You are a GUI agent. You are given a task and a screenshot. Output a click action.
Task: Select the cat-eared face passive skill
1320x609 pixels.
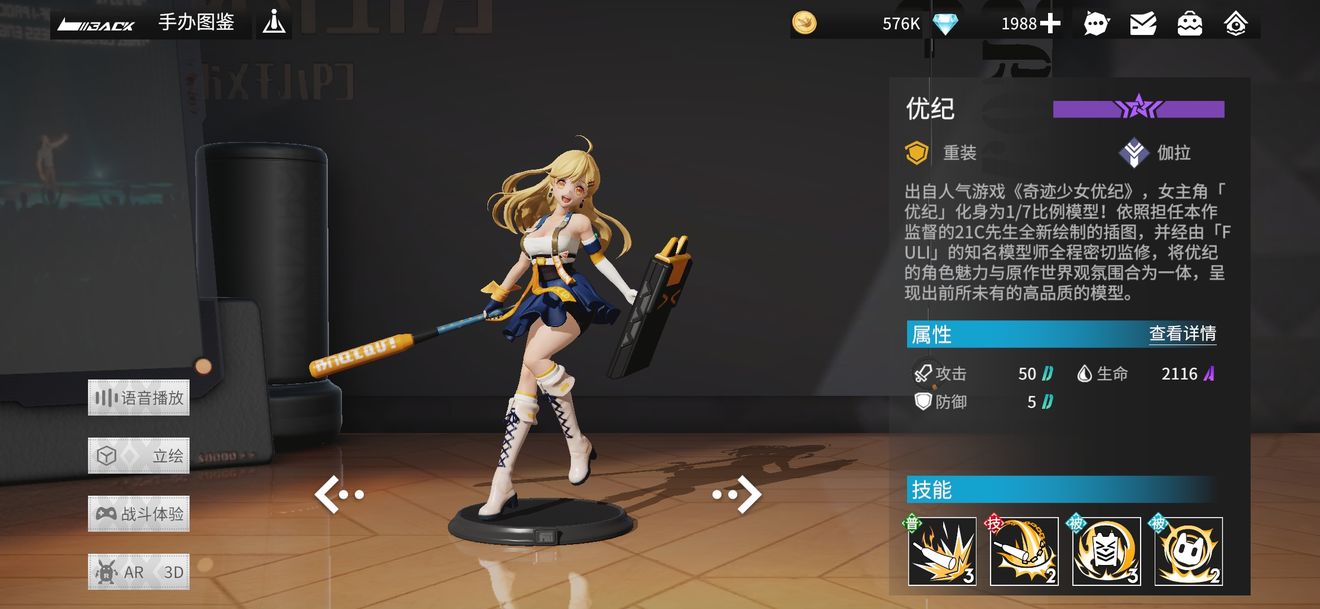[x=1188, y=551]
